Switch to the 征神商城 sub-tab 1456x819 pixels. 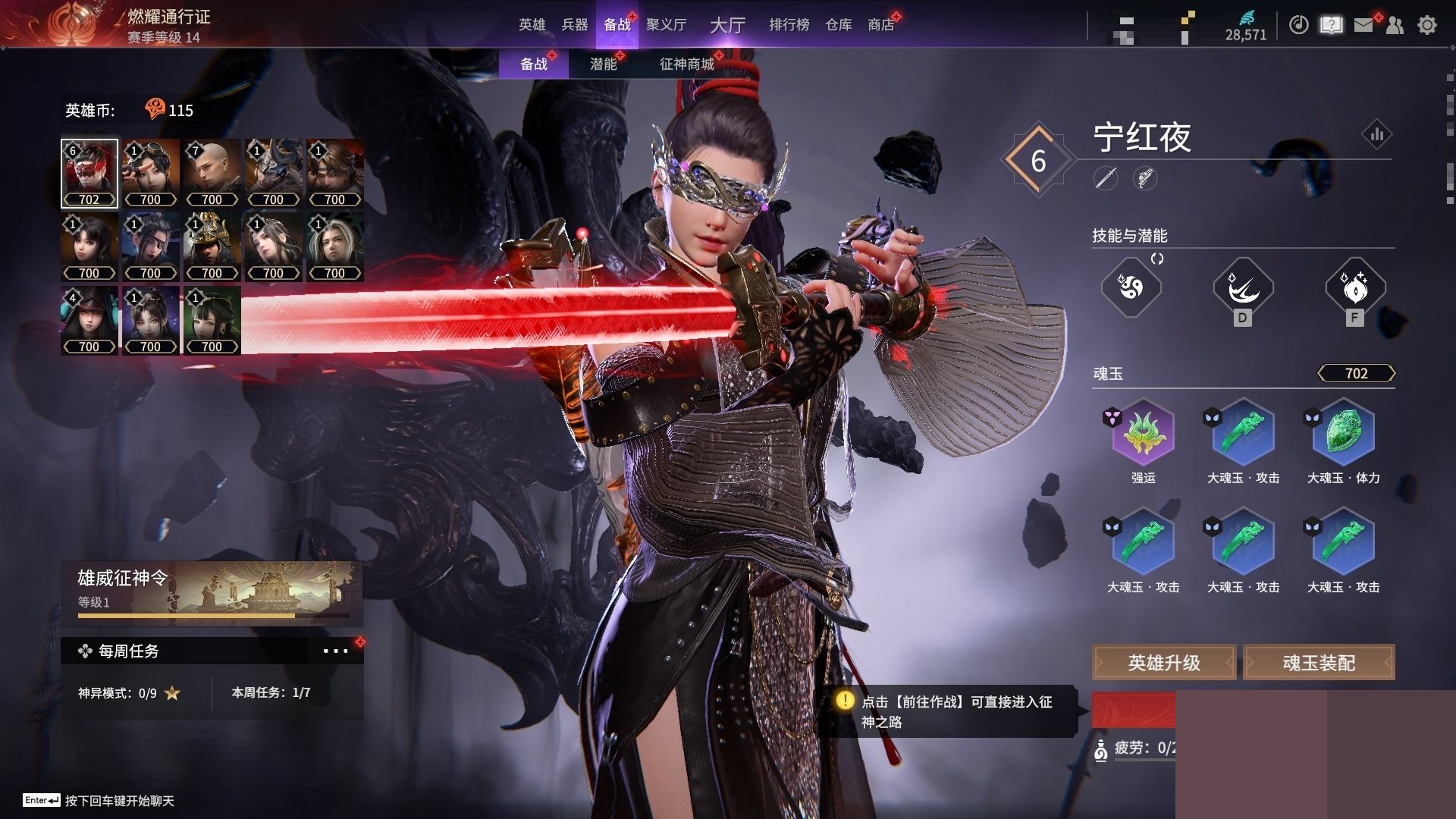click(x=686, y=64)
